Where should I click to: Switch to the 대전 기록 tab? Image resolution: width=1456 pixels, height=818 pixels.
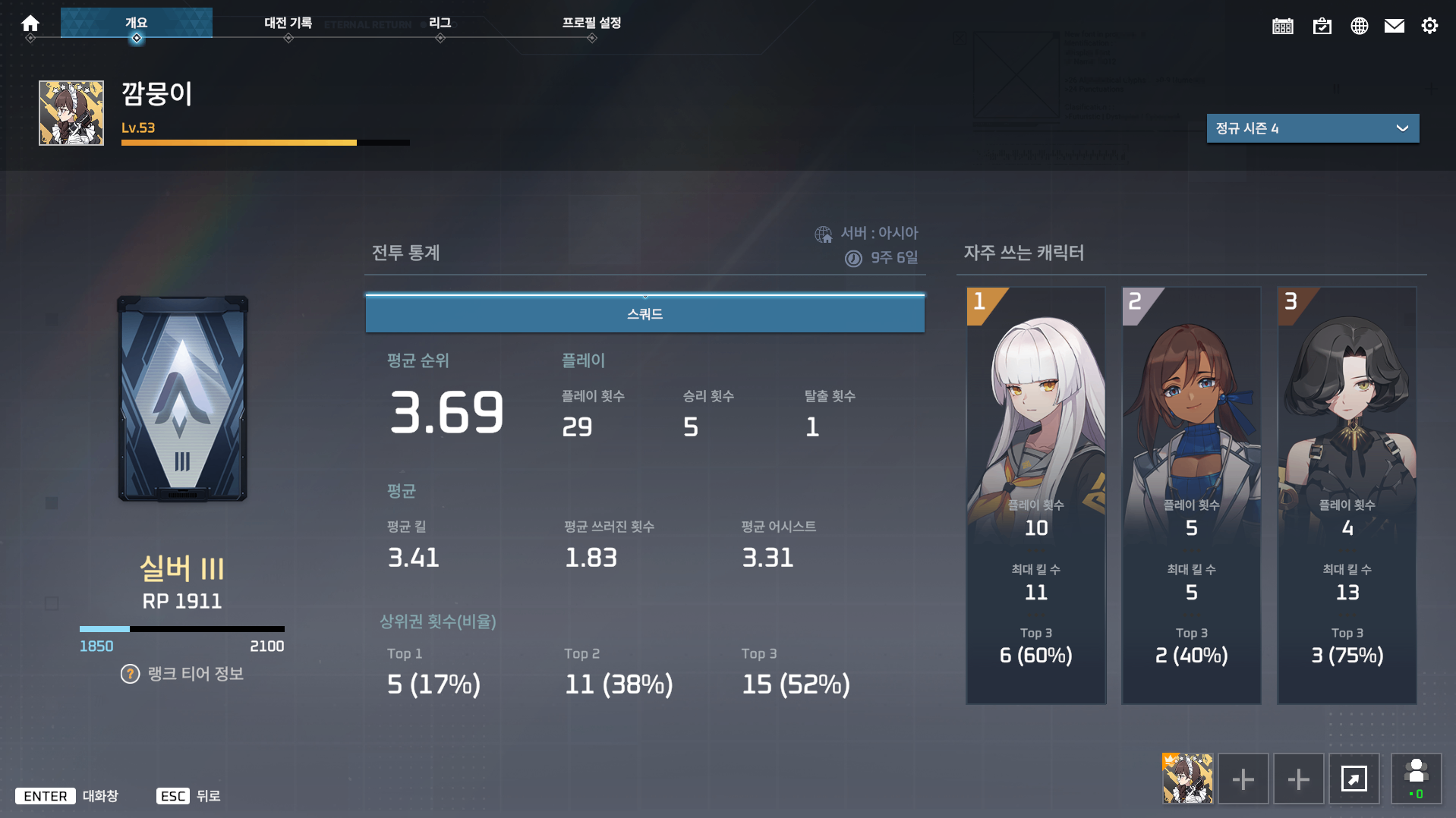[x=287, y=23]
